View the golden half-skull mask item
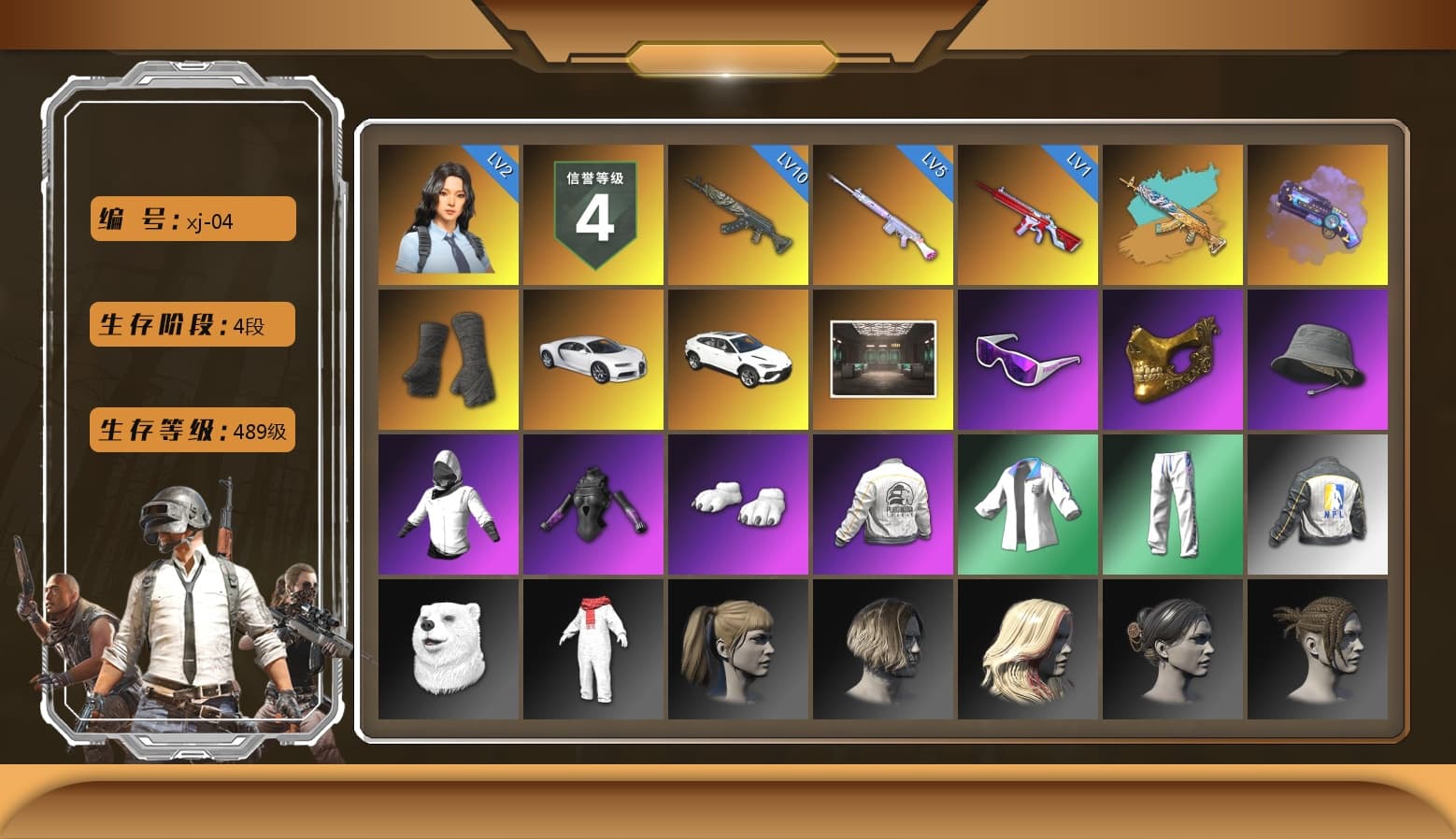This screenshot has width=1456, height=839. [1174, 360]
